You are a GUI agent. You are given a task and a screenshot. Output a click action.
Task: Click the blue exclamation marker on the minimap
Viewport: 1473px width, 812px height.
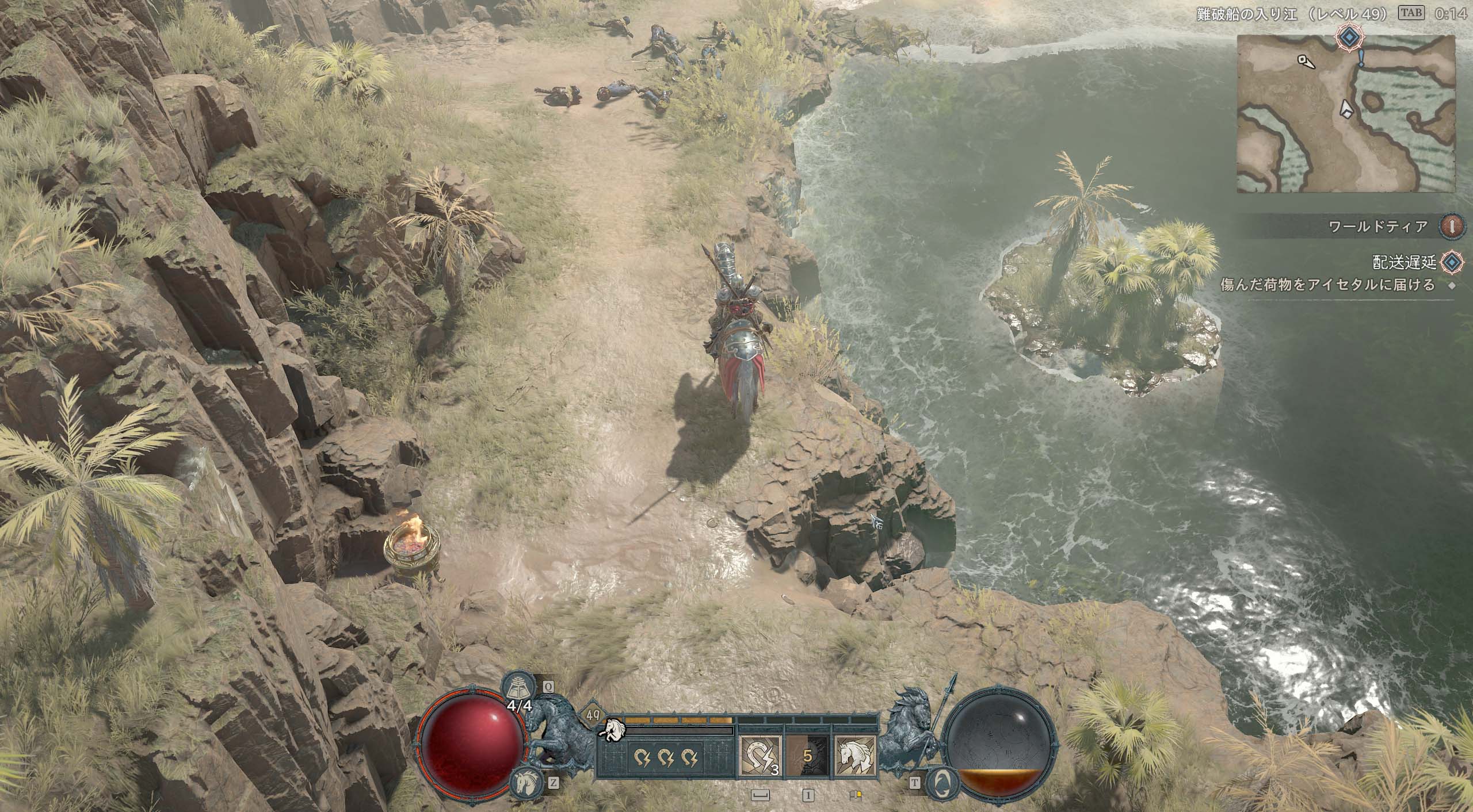coord(1361,58)
